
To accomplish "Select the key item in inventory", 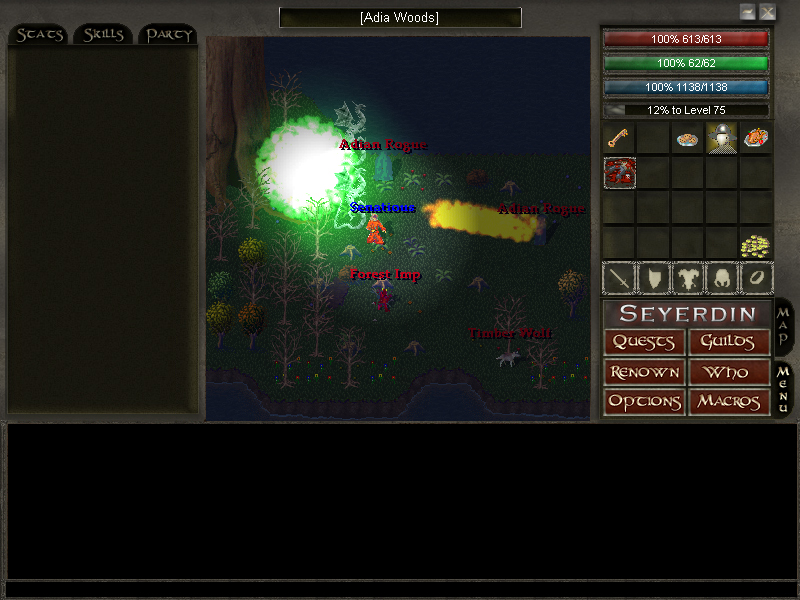I will point(619,138).
